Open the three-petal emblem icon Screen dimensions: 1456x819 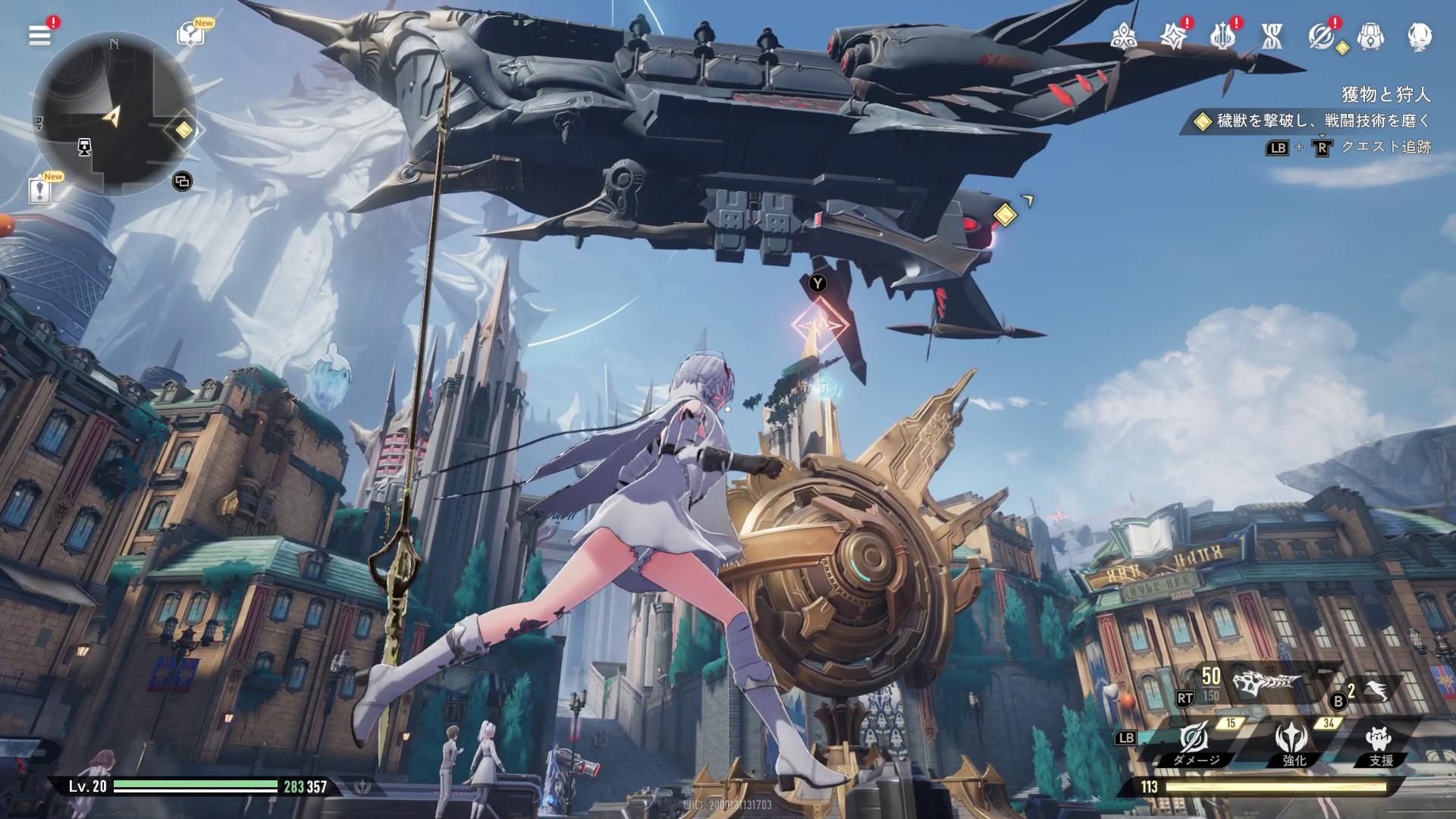[x=1123, y=36]
